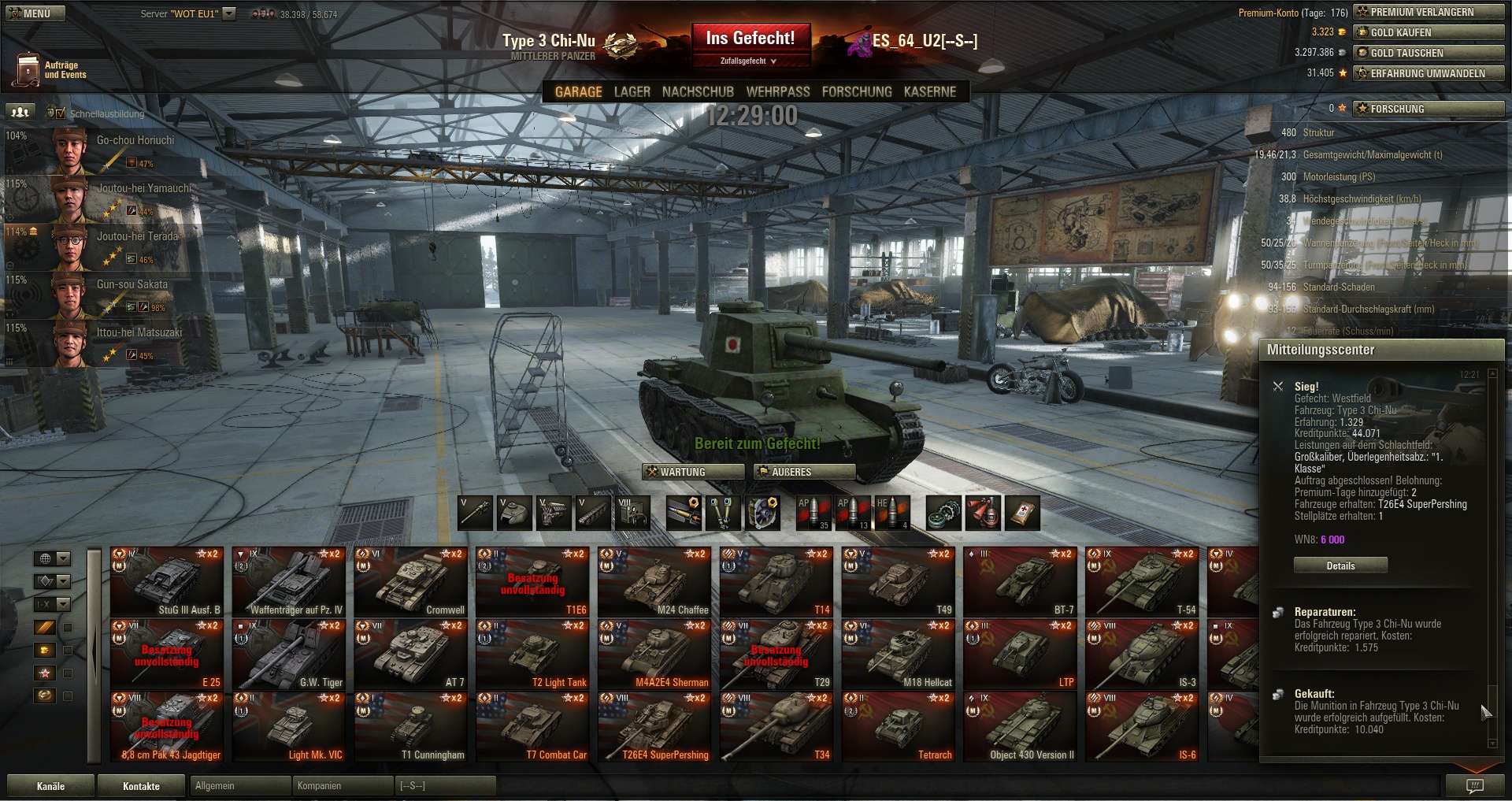Open the MENU button
The height and width of the screenshot is (801, 1512).
point(36,13)
